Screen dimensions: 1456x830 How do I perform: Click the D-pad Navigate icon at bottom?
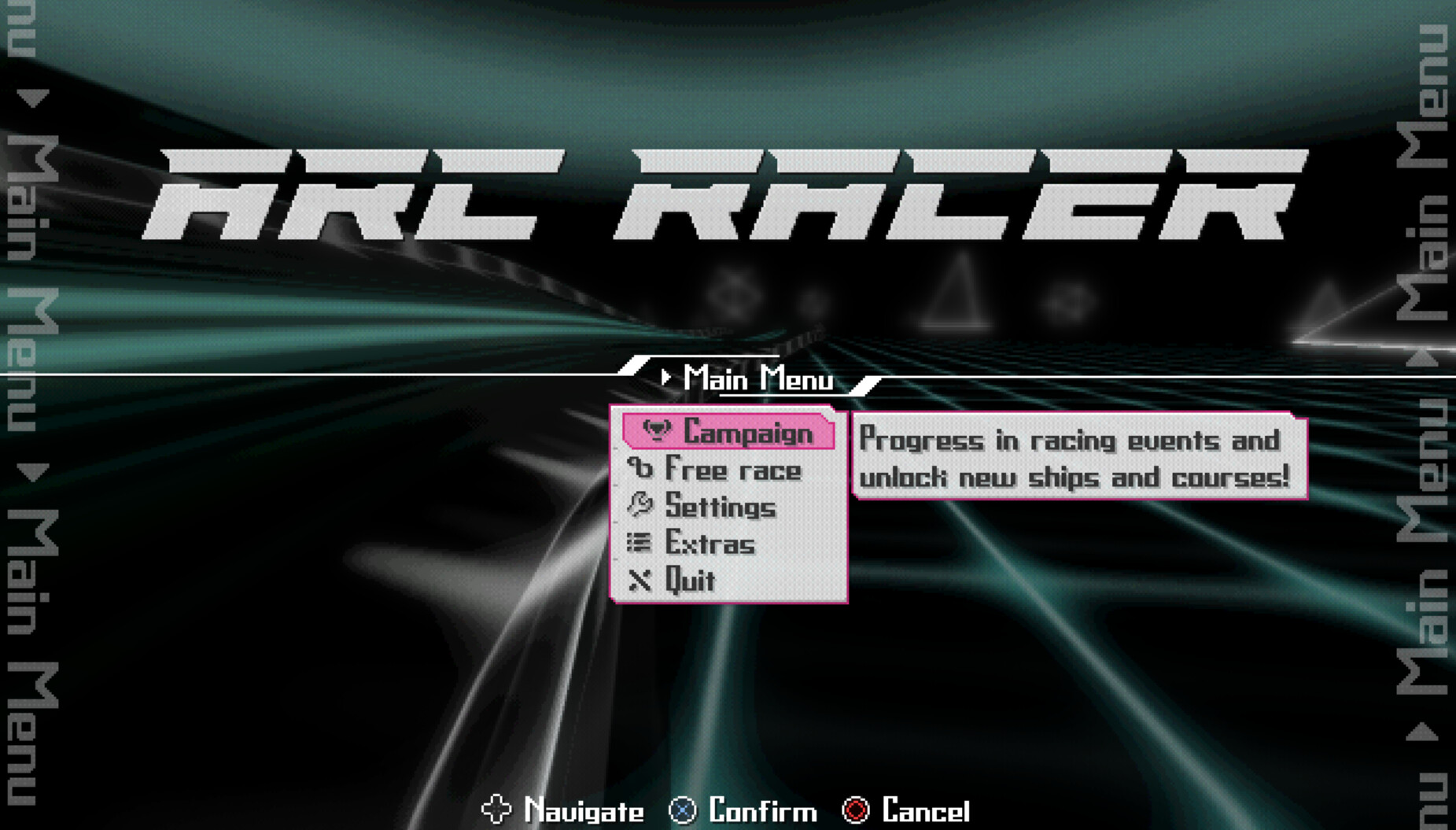pos(499,810)
